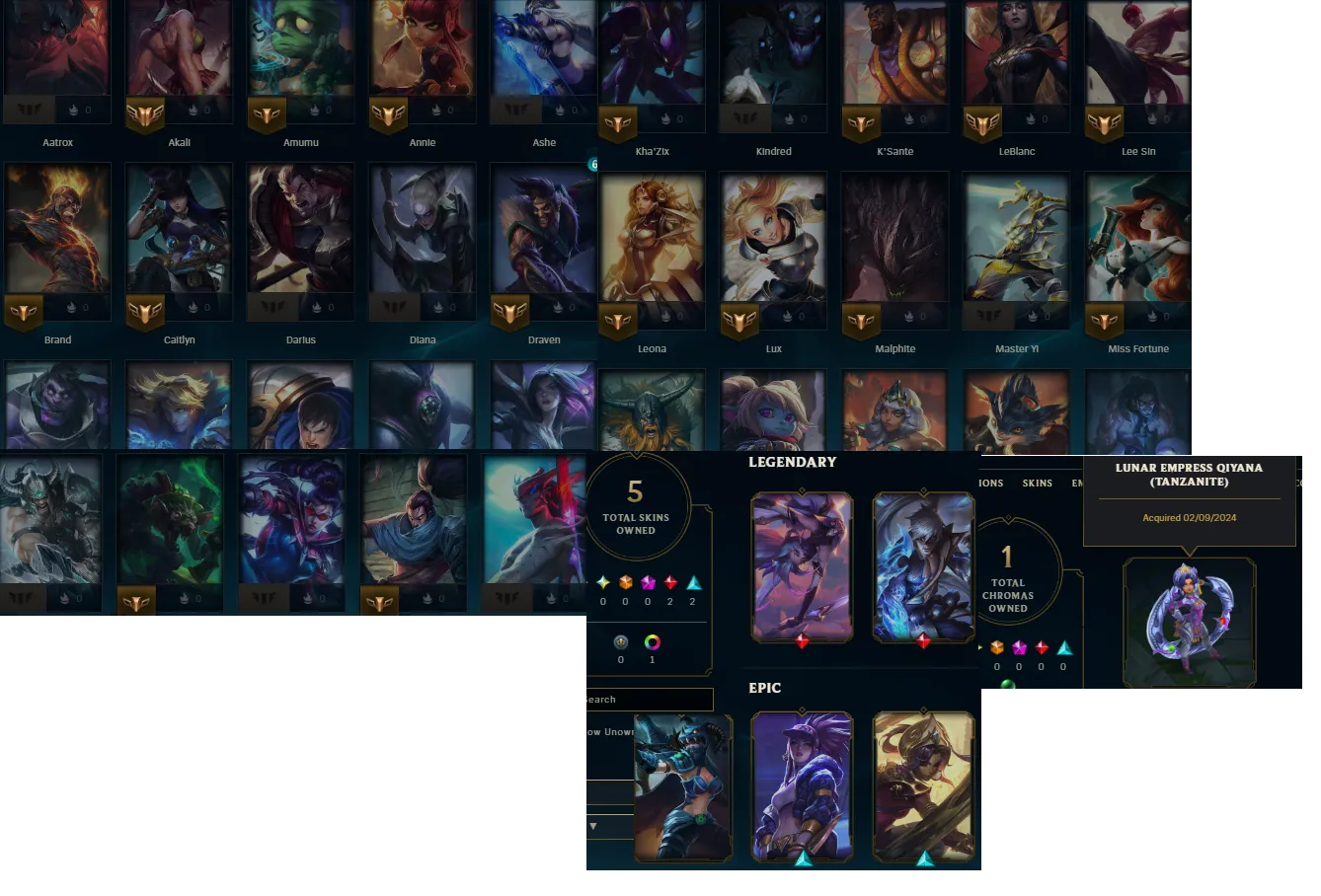
Task: Click the Search skins input field
Action: click(647, 699)
